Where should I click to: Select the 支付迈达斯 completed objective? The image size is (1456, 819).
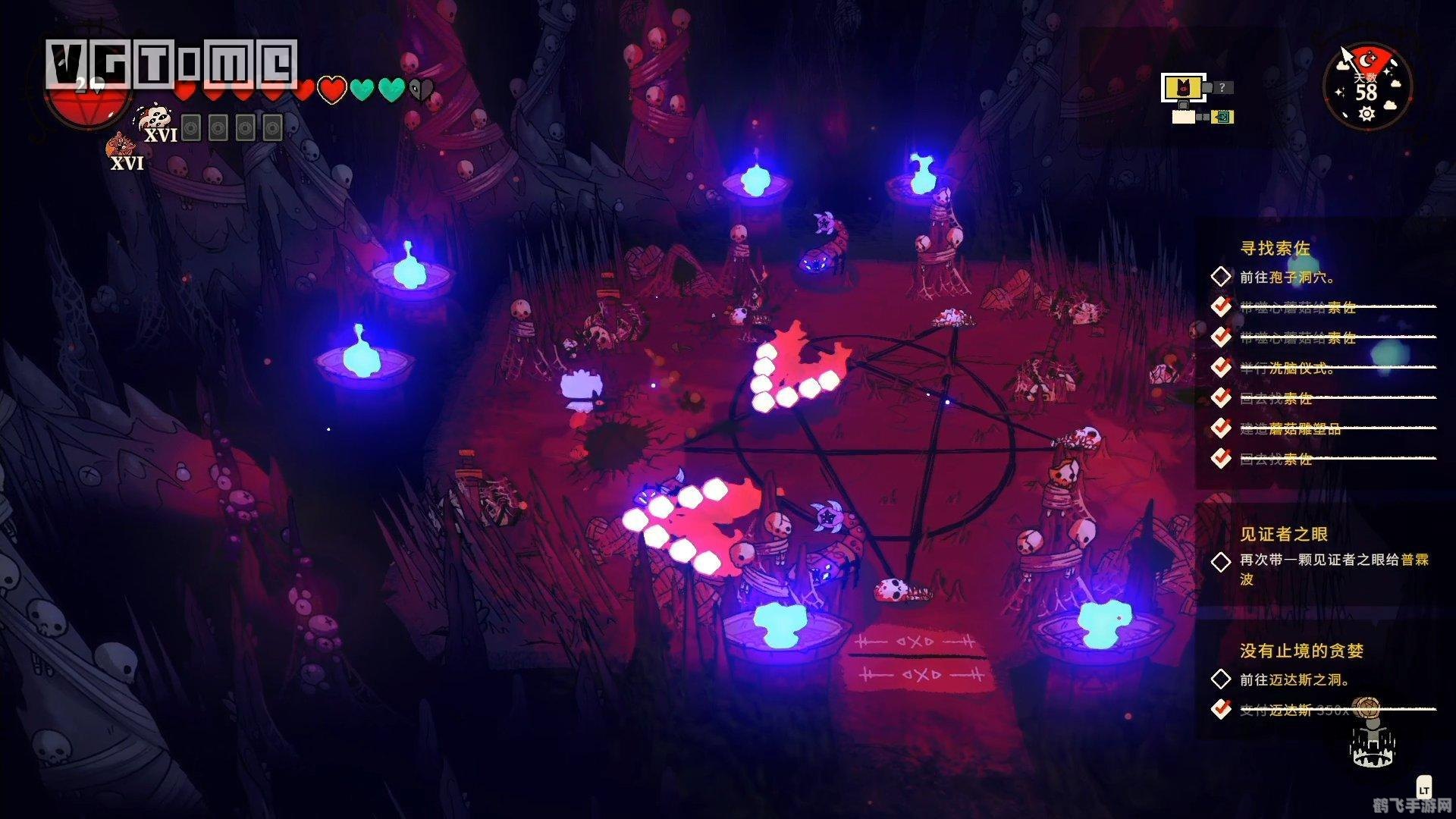point(1294,710)
